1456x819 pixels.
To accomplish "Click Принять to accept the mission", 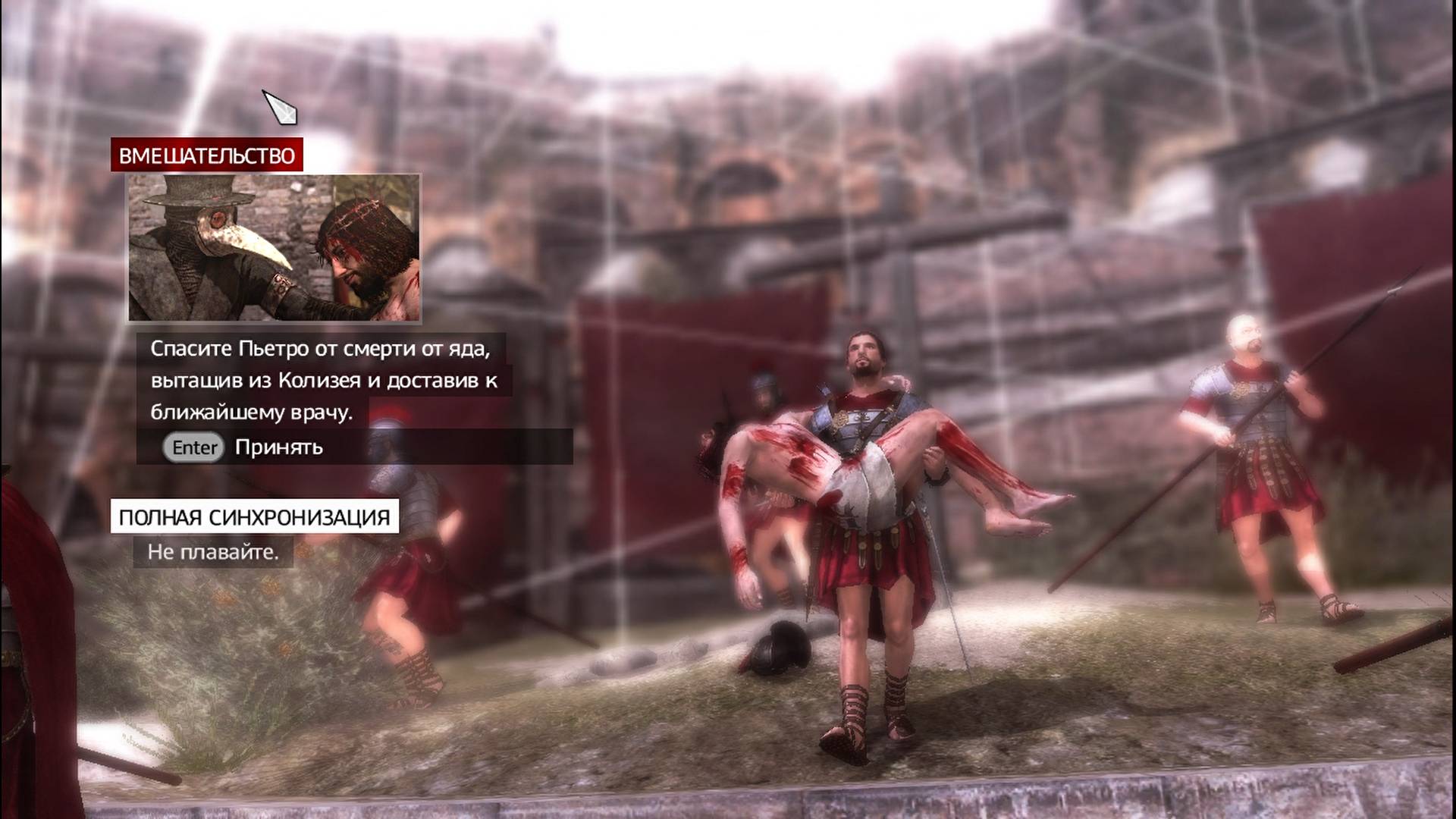I will tap(278, 448).
